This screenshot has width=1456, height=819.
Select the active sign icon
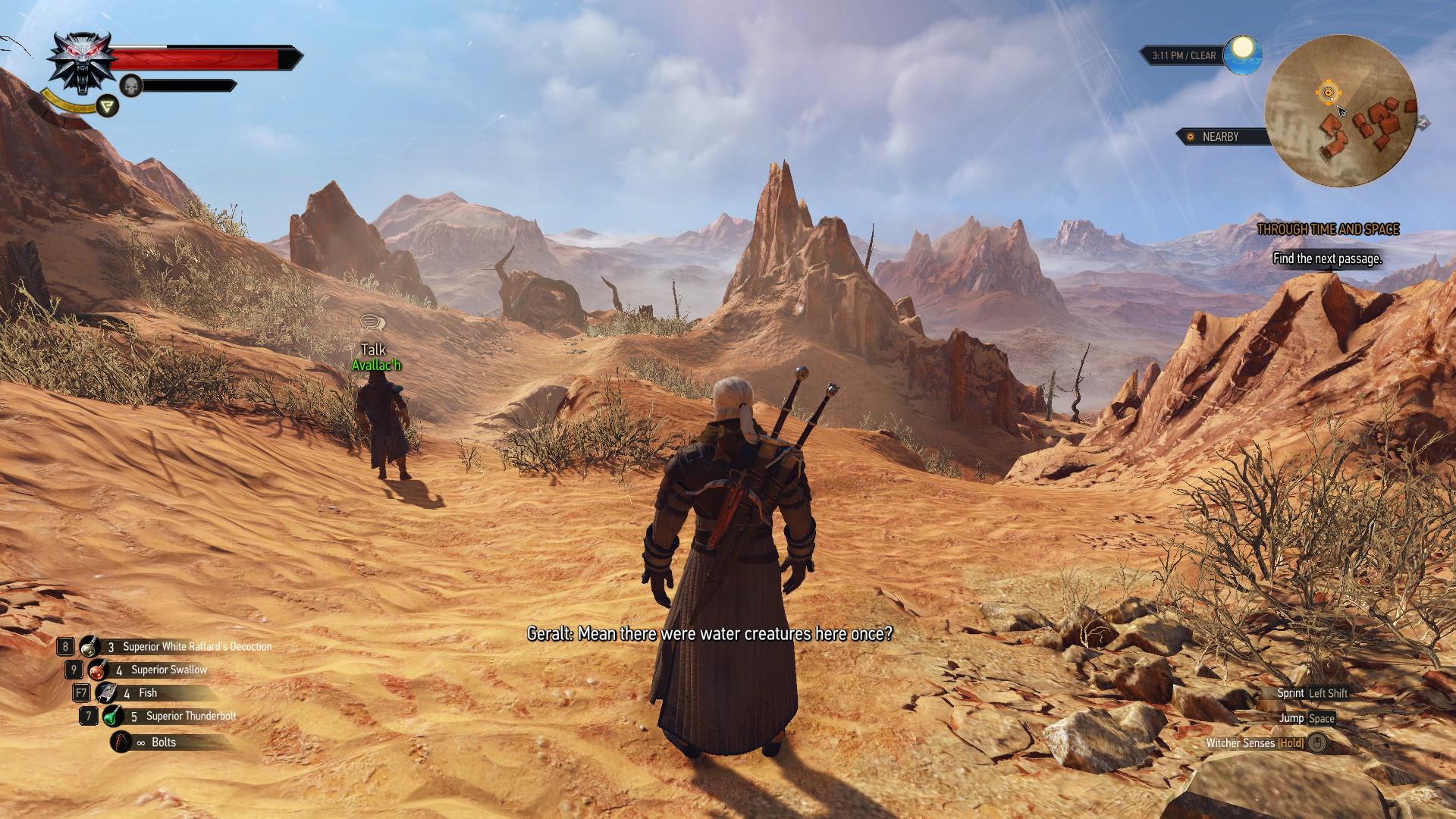click(108, 106)
